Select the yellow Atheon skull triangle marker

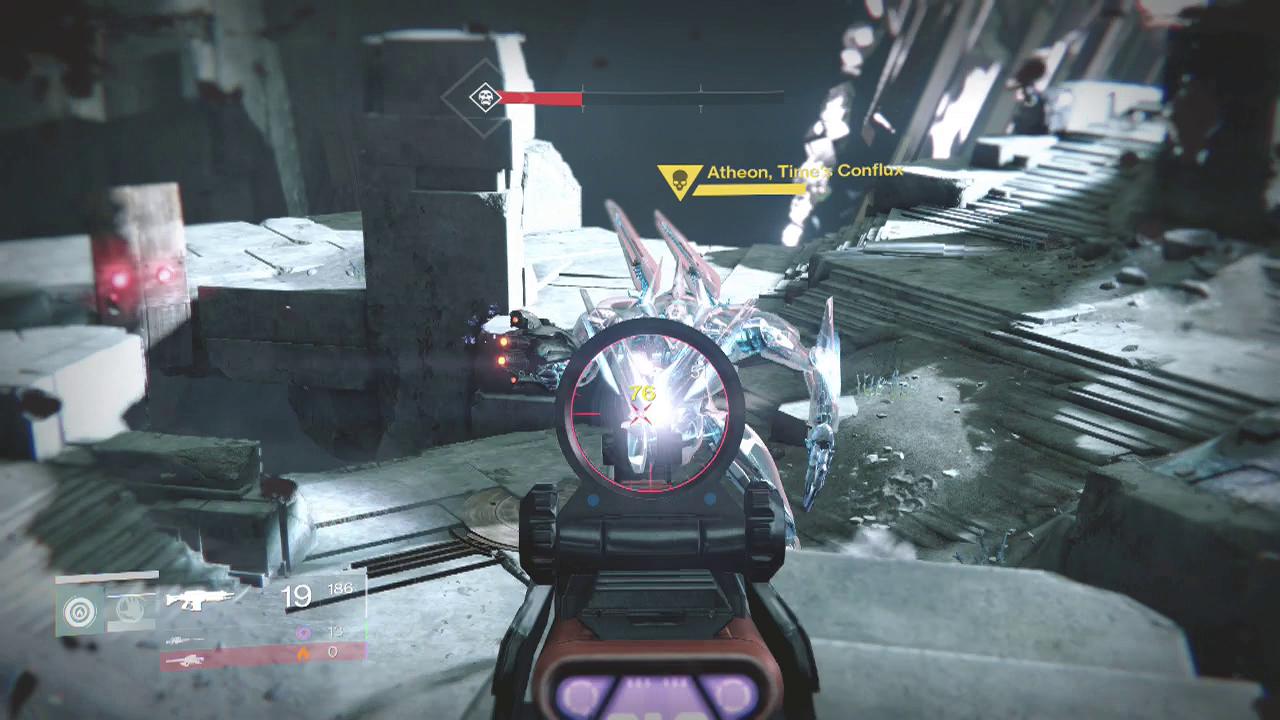pyautogui.click(x=677, y=181)
